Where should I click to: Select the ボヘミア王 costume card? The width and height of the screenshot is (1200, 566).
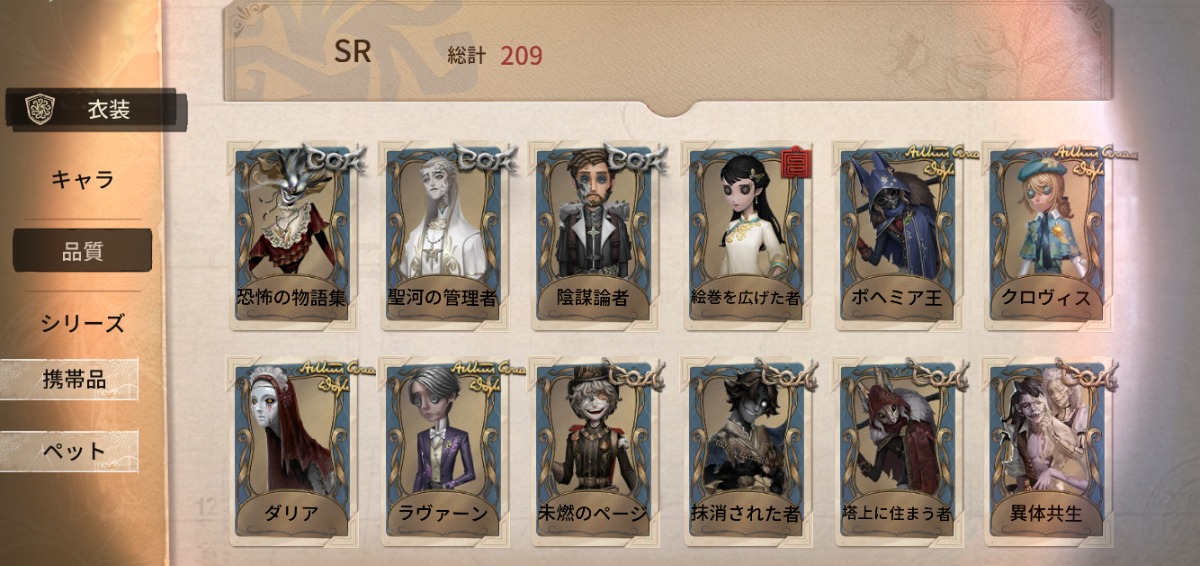897,236
